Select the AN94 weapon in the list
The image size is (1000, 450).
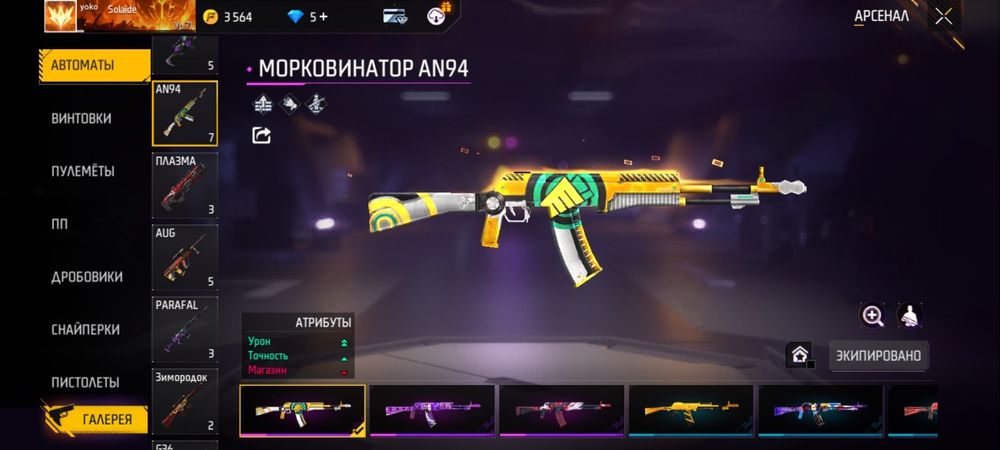(x=184, y=113)
